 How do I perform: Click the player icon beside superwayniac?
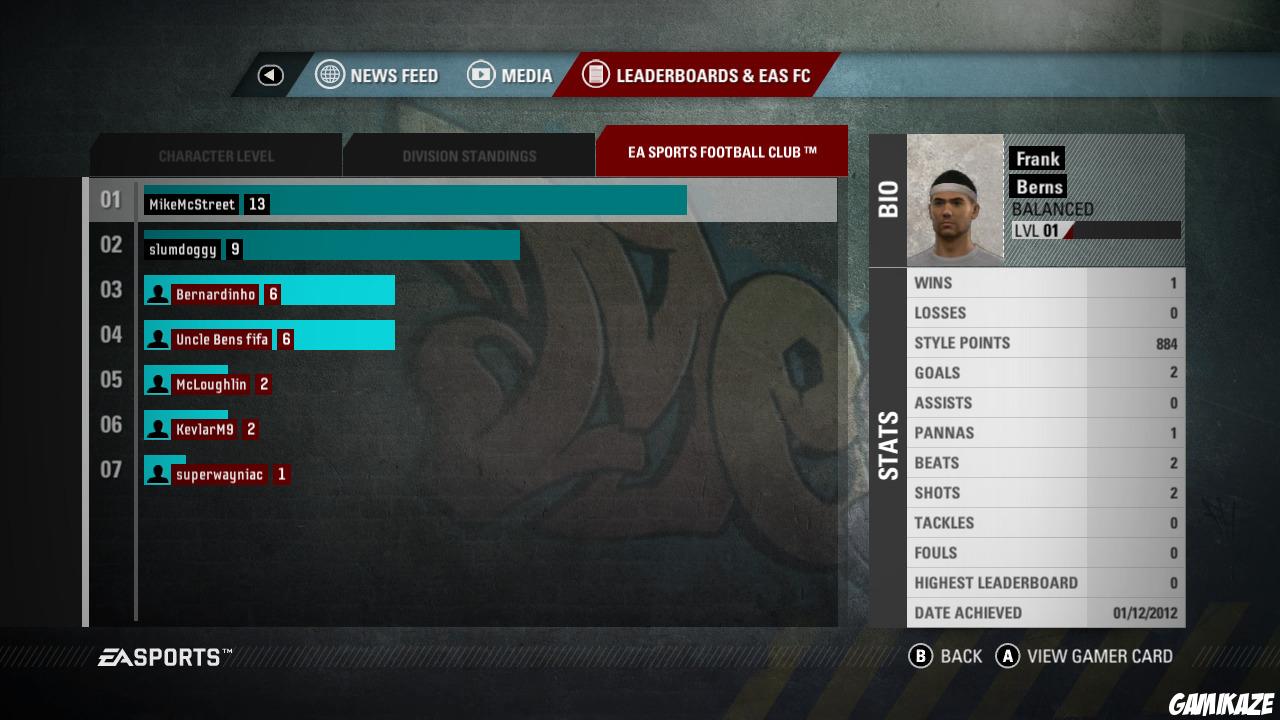coord(157,470)
